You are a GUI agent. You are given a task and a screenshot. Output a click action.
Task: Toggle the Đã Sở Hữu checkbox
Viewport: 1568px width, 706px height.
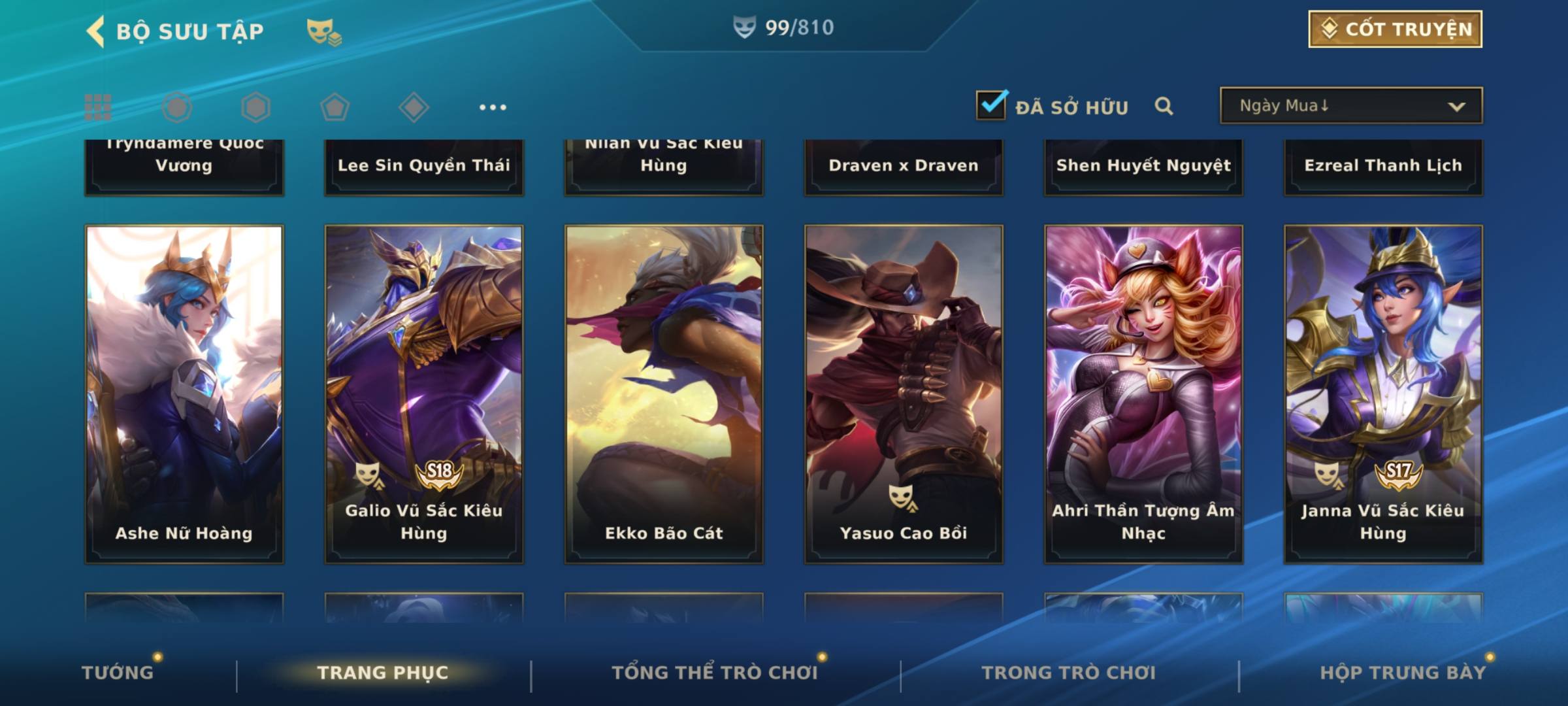tap(991, 105)
